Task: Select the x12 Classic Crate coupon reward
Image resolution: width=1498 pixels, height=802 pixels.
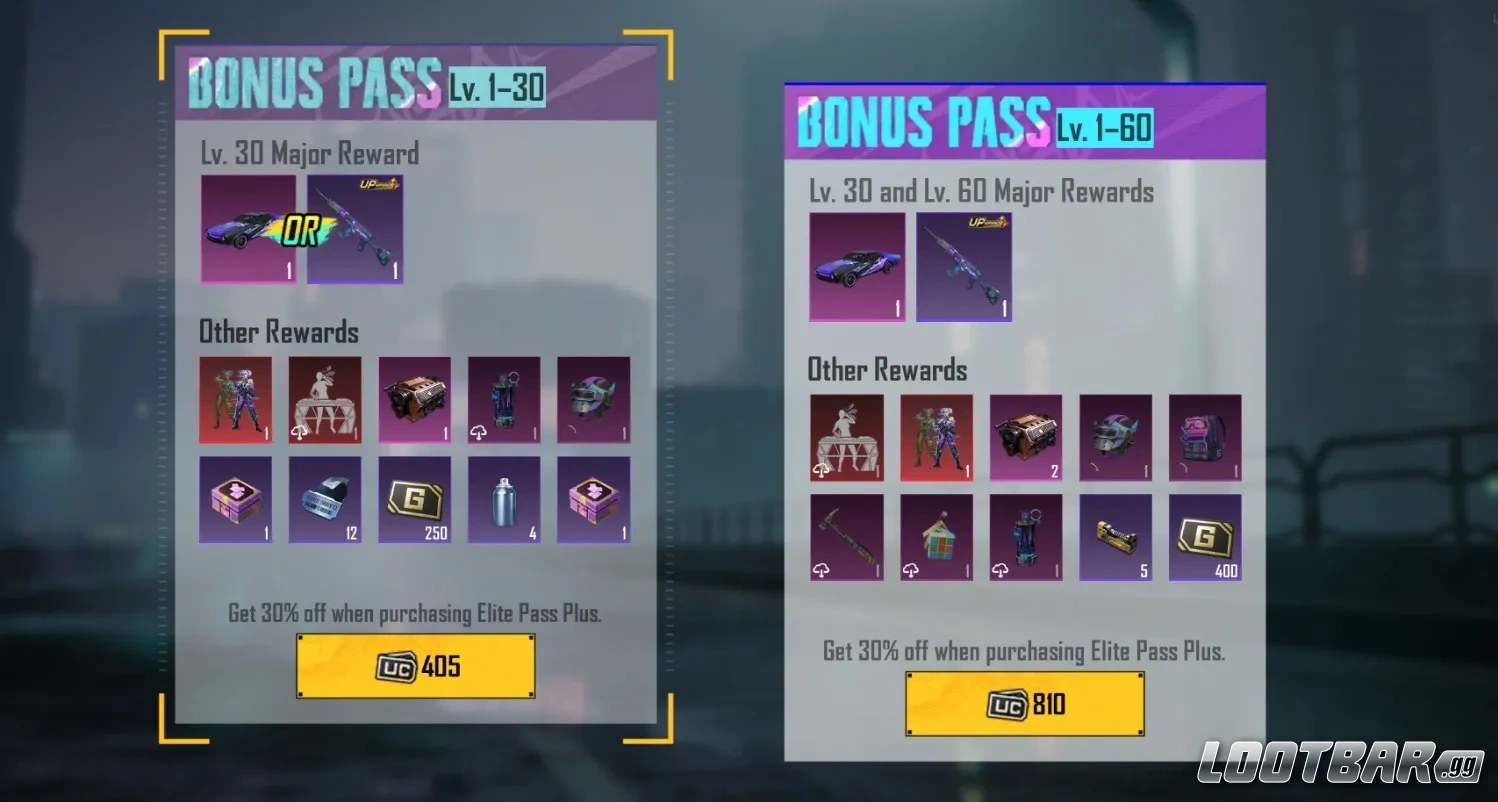Action: point(325,500)
